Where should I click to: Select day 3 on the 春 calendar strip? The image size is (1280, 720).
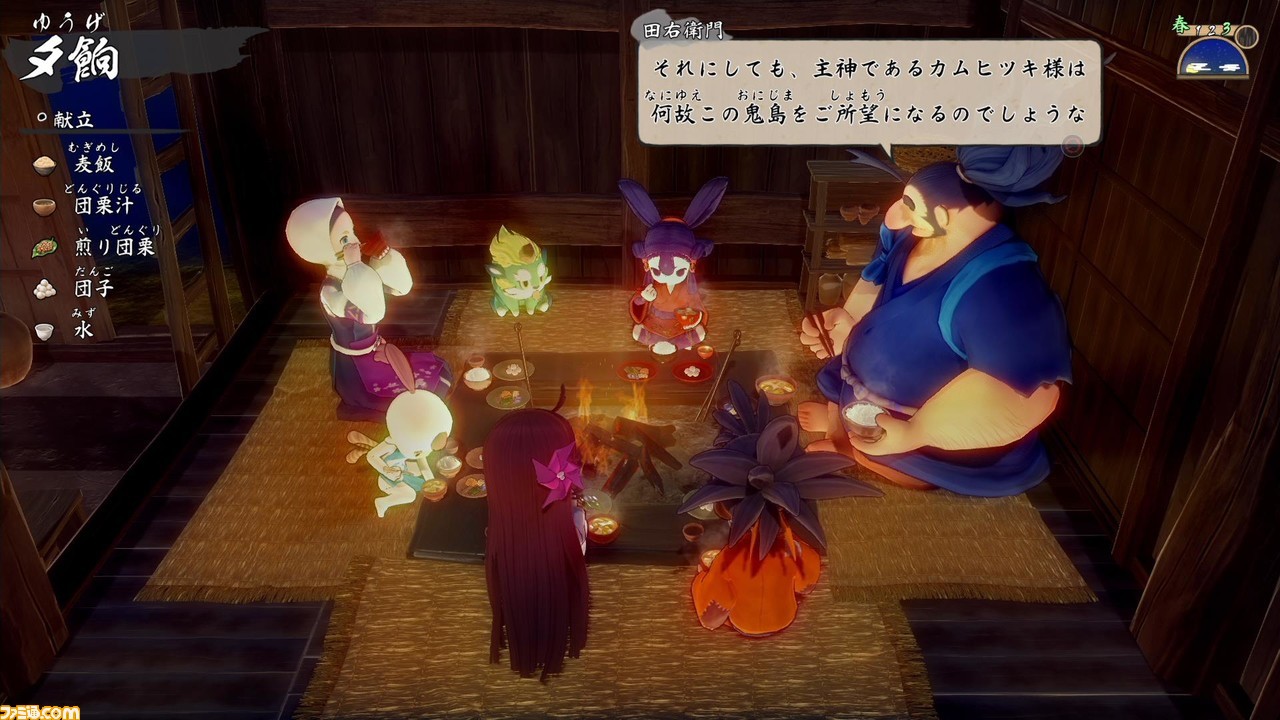pyautogui.click(x=1226, y=28)
